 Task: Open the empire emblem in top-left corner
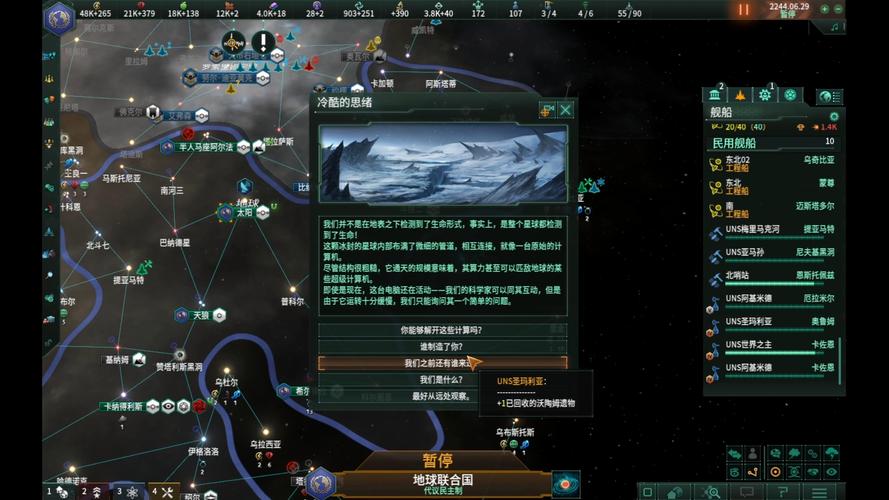click(x=59, y=17)
